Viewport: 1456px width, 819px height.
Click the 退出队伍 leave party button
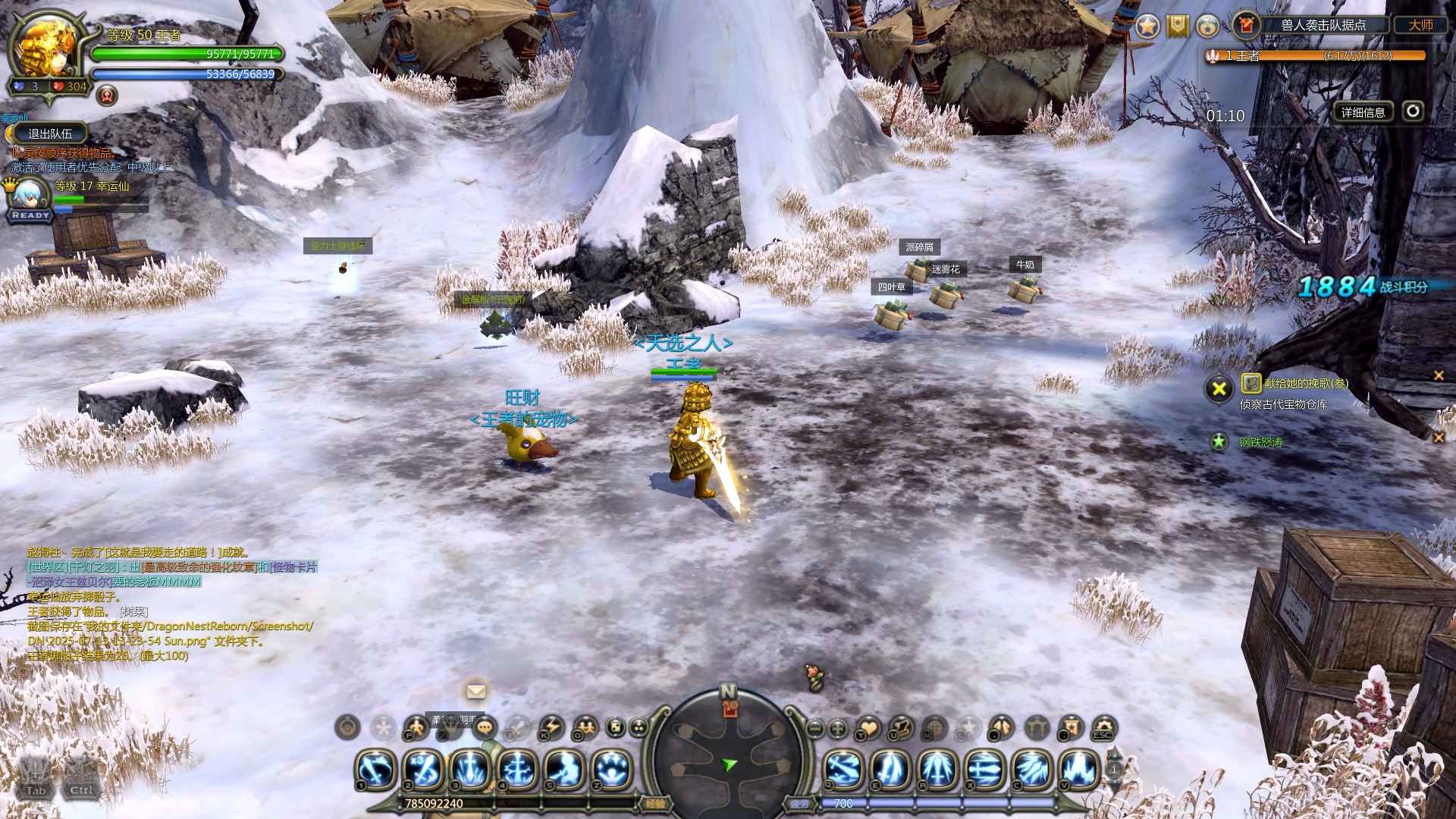click(x=50, y=133)
